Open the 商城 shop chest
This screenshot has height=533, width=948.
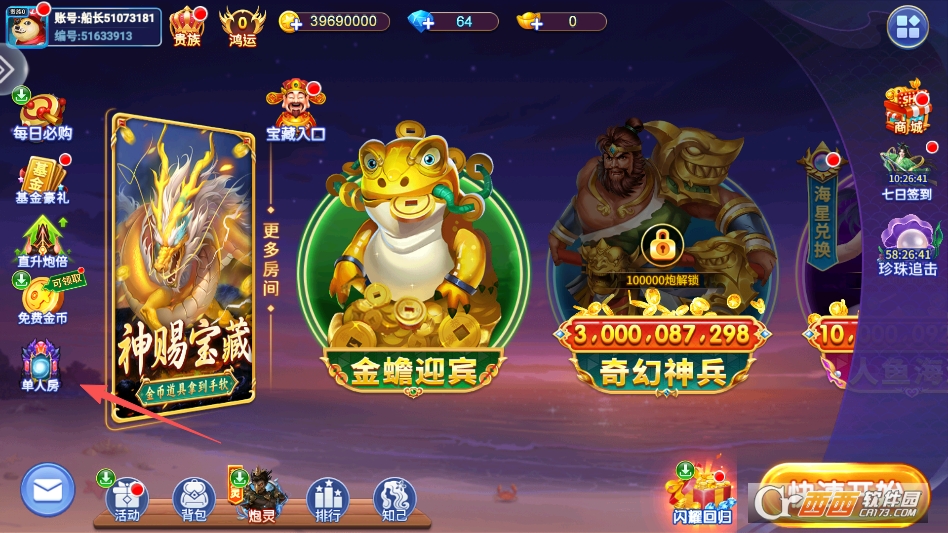click(907, 108)
